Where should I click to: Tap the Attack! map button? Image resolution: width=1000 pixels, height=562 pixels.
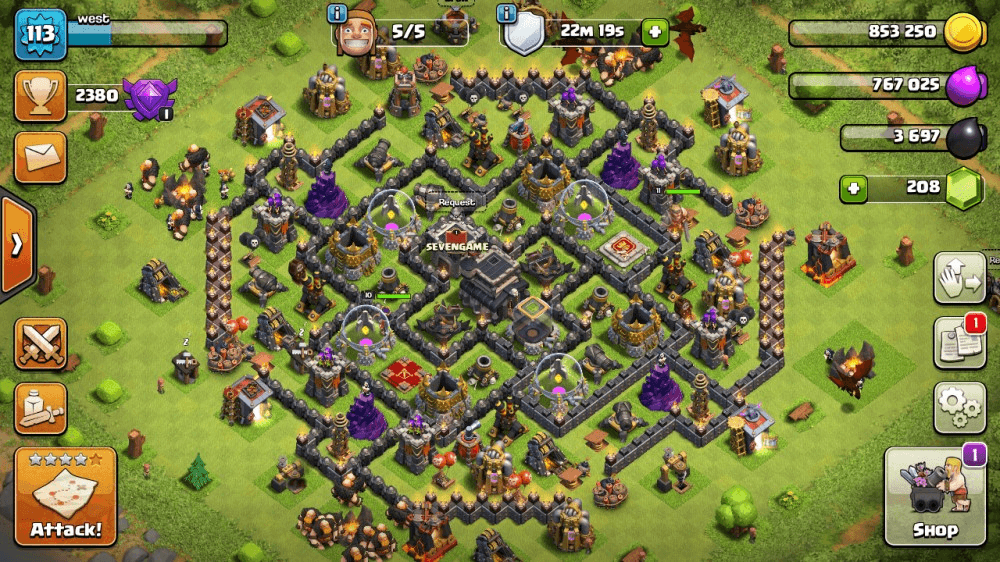click(x=65, y=496)
